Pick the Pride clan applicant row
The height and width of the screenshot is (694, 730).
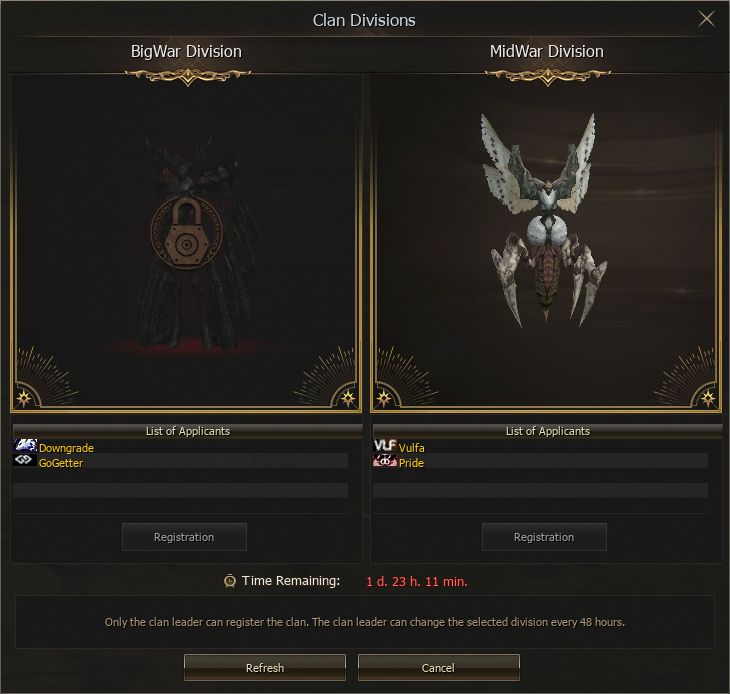pos(411,463)
